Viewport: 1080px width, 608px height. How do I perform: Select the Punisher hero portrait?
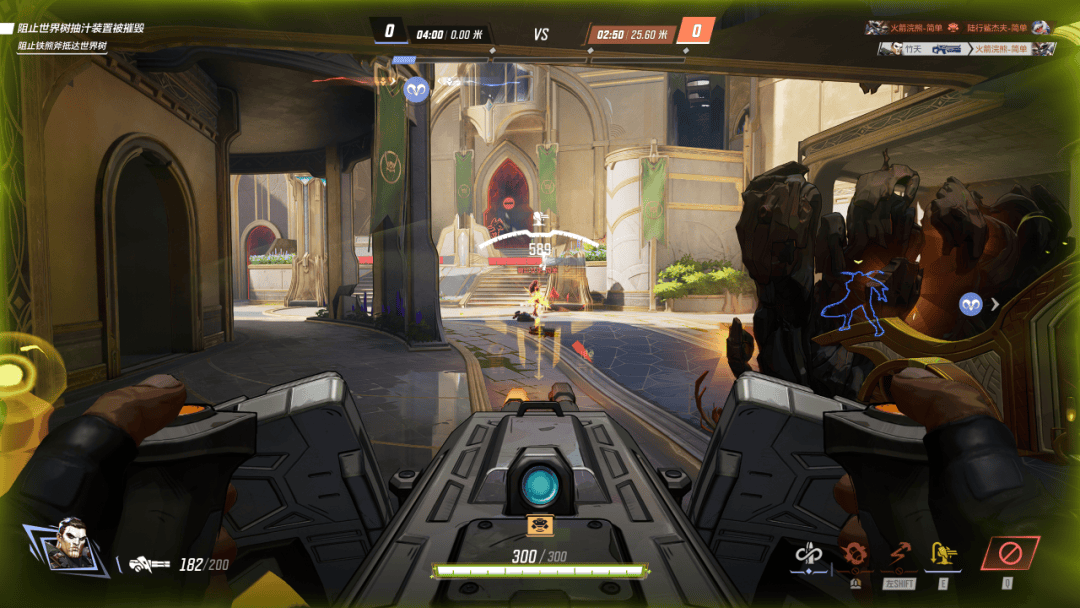tap(67, 543)
